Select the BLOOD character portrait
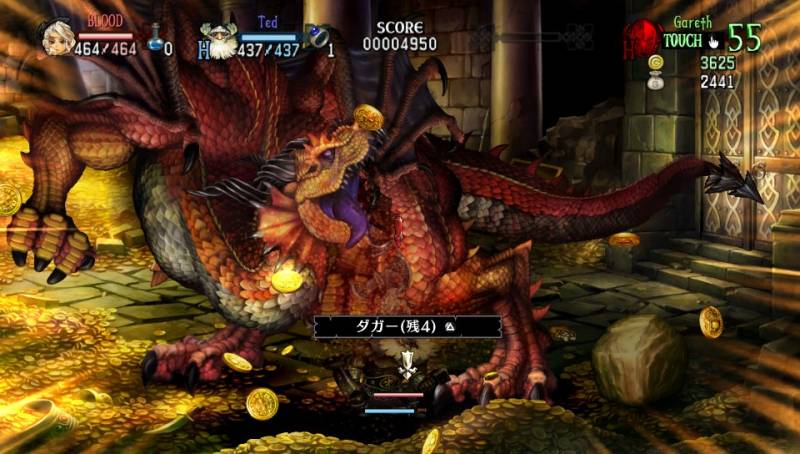This screenshot has height=454, width=800. click(x=56, y=37)
